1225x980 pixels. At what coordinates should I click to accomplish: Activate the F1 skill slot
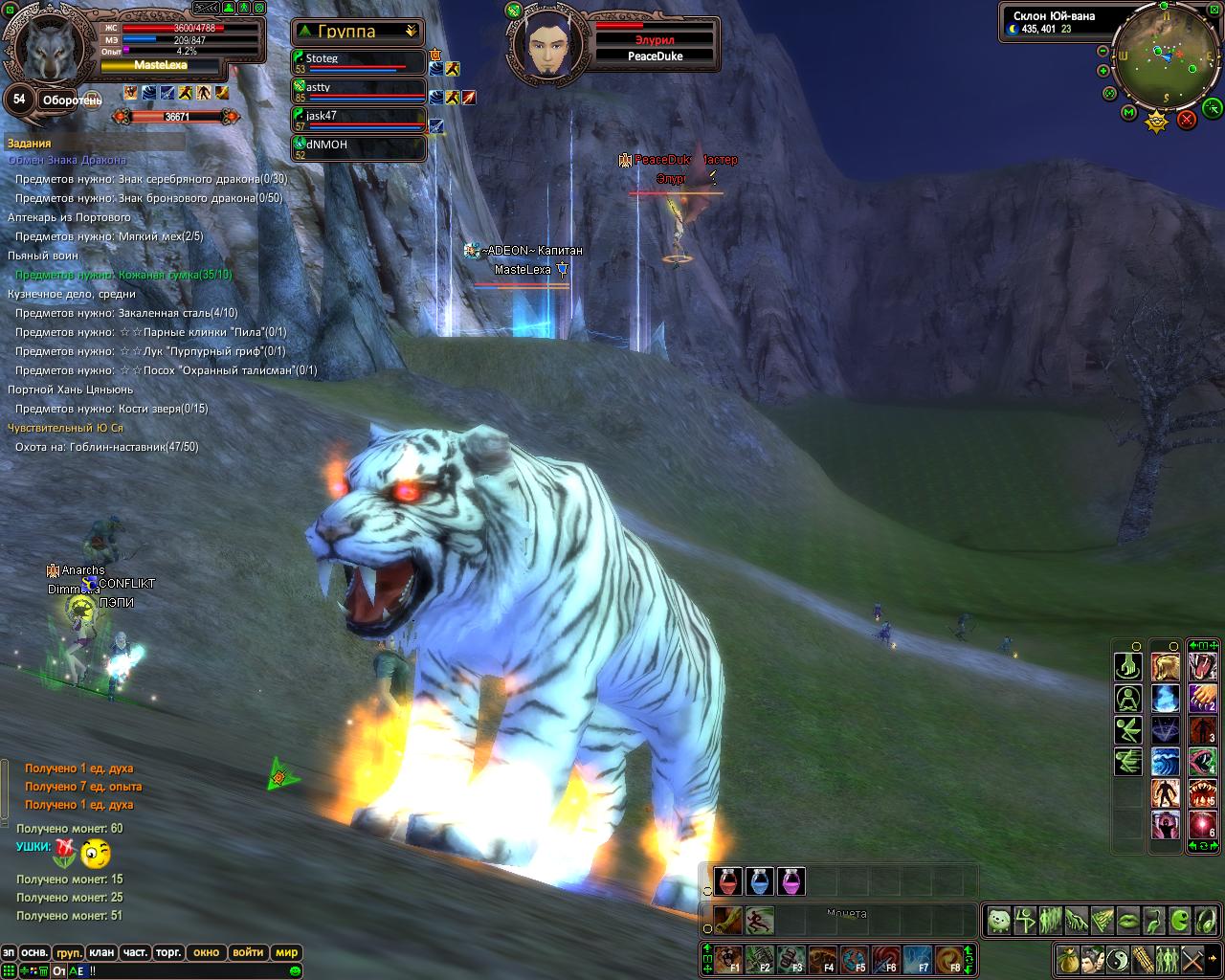729,958
